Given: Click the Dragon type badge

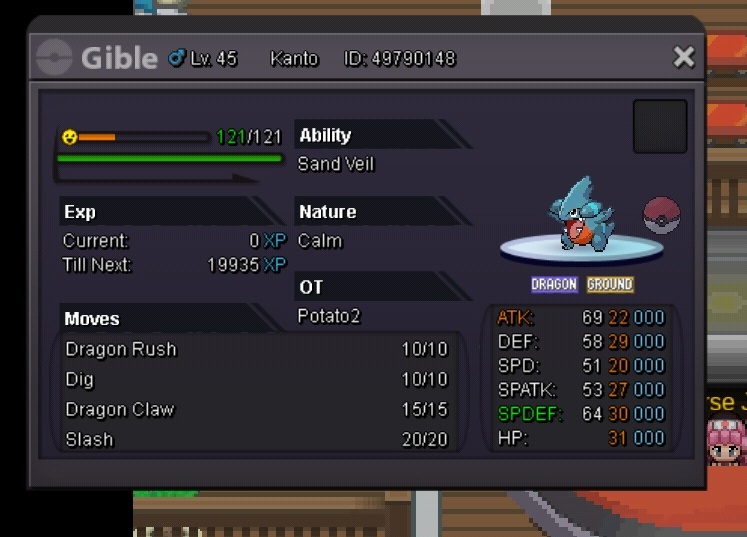Looking at the screenshot, I should pyautogui.click(x=554, y=285).
